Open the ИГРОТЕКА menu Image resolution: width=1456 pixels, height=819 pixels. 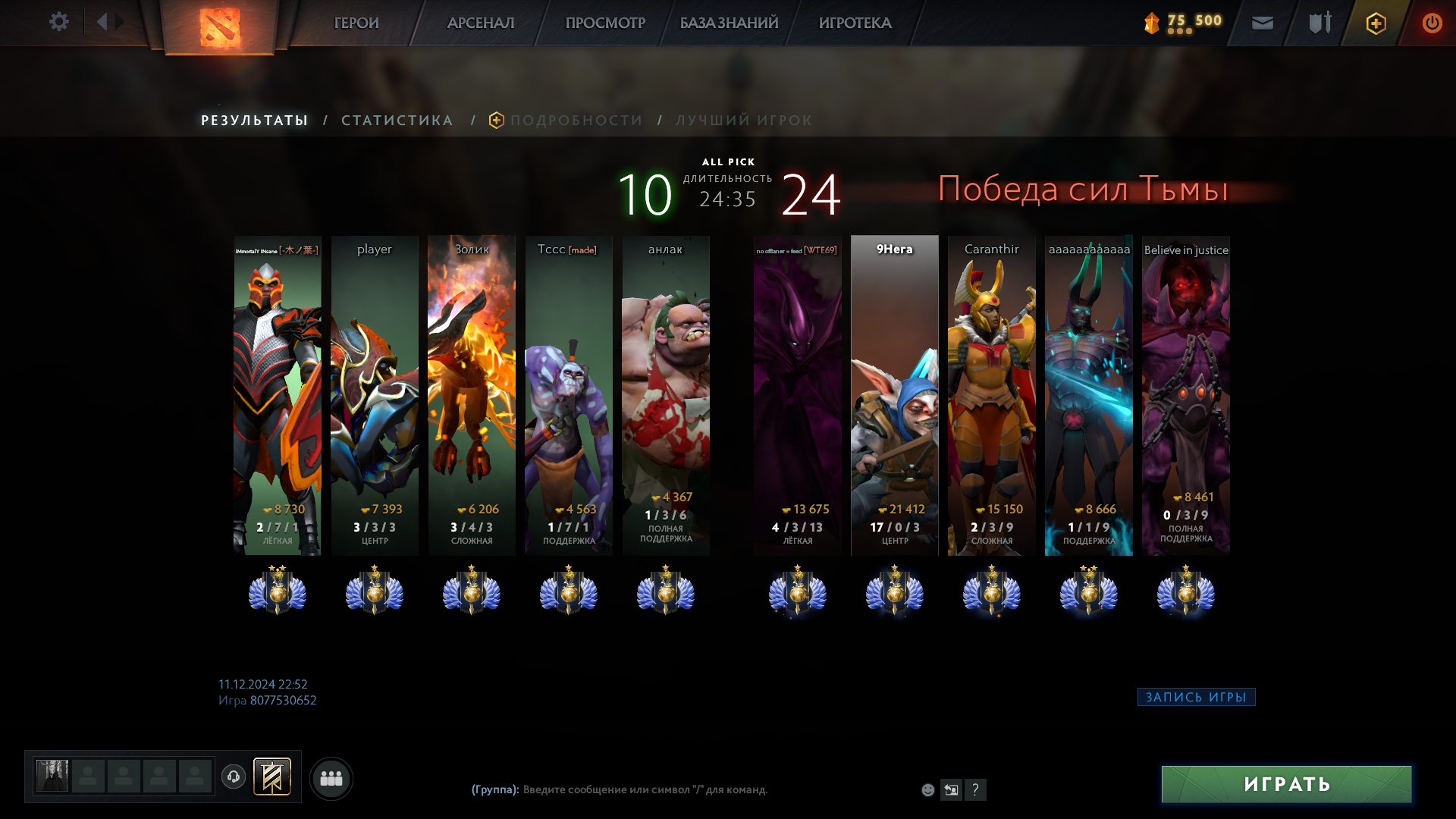click(855, 24)
